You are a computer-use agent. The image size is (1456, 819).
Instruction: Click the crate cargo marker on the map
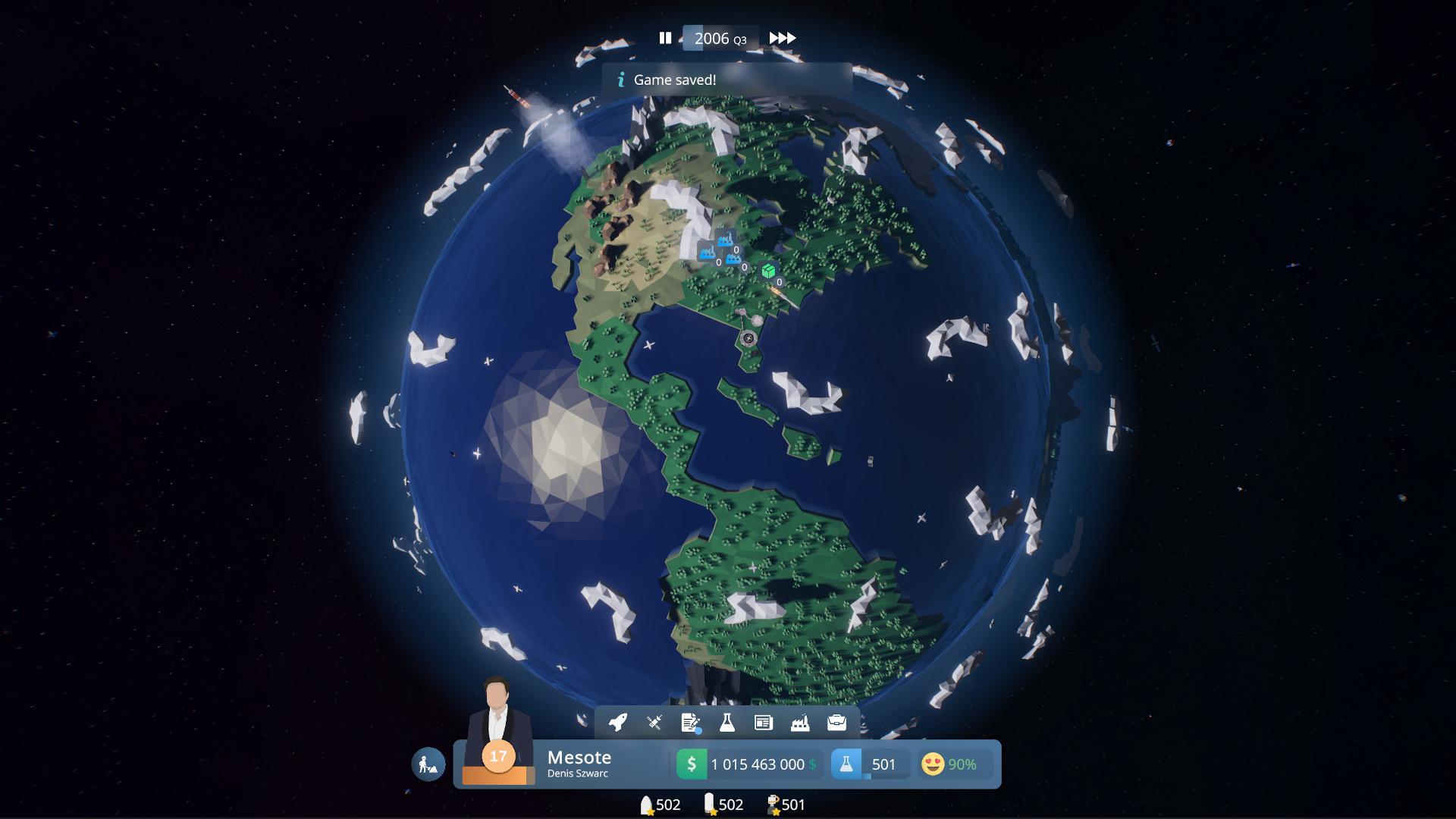tap(768, 269)
